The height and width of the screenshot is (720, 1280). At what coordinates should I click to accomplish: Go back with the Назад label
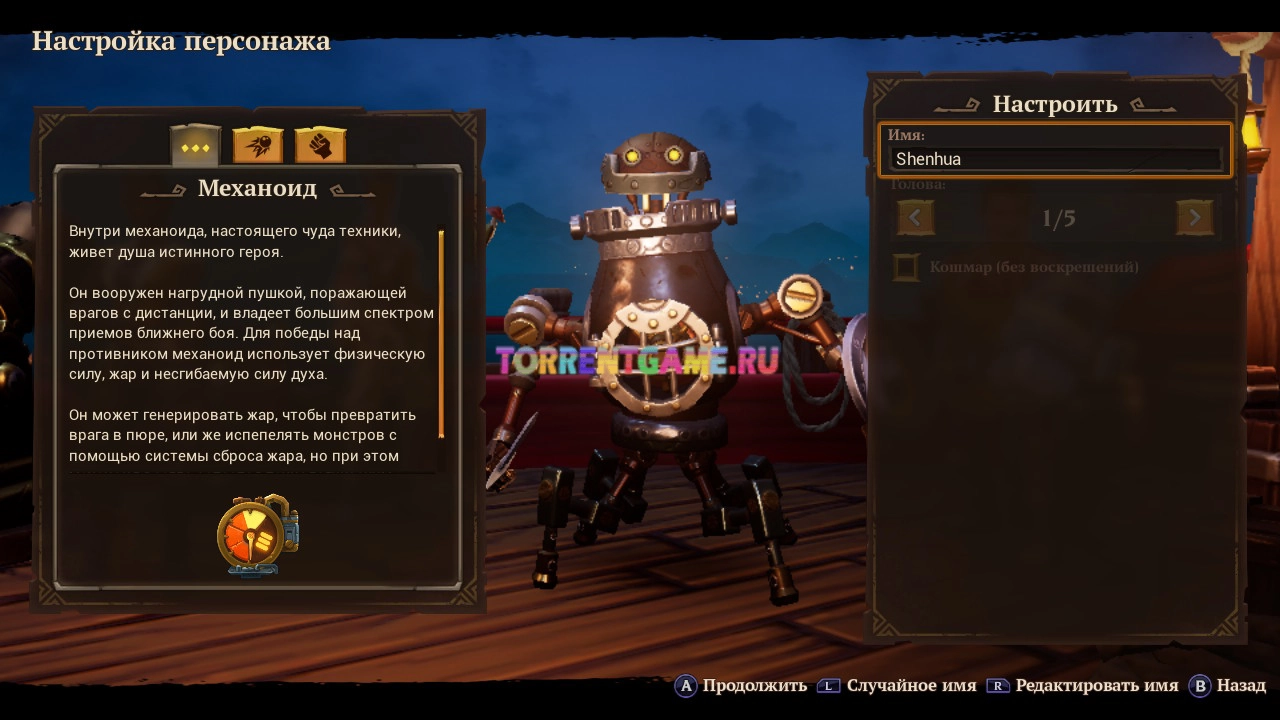click(x=1241, y=685)
